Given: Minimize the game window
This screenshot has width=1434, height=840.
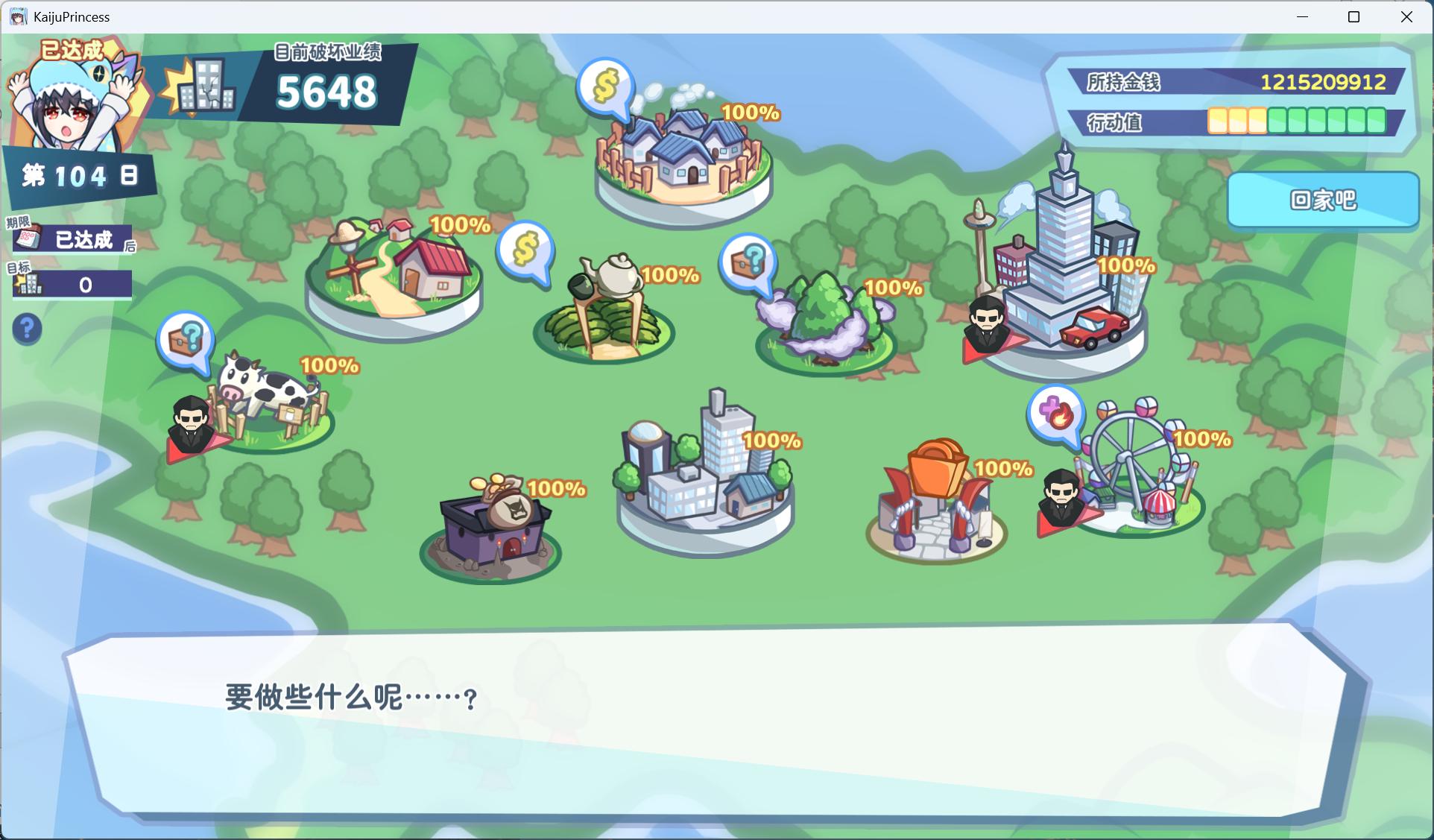Looking at the screenshot, I should click(1303, 16).
